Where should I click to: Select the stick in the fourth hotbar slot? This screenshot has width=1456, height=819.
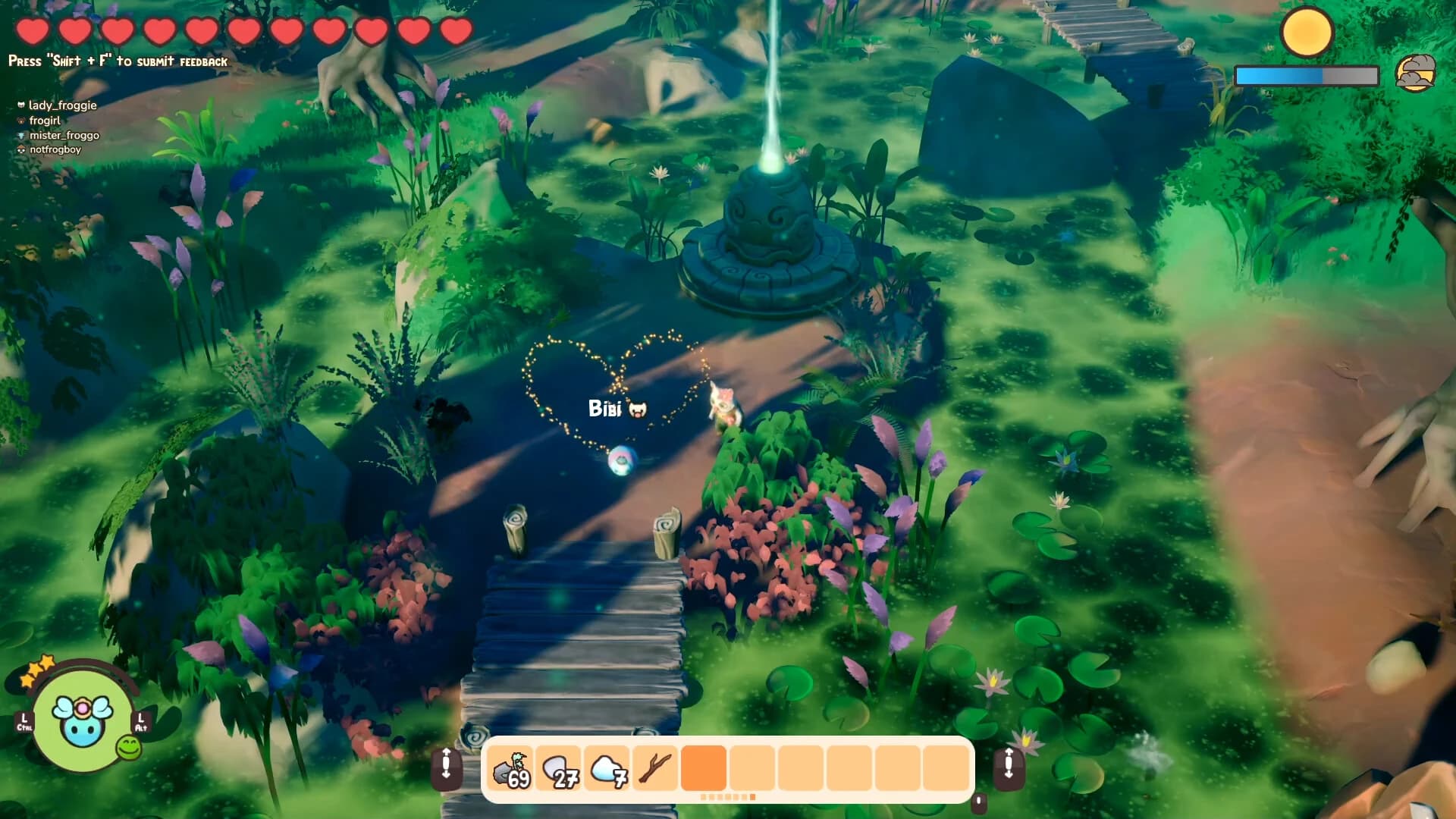655,768
